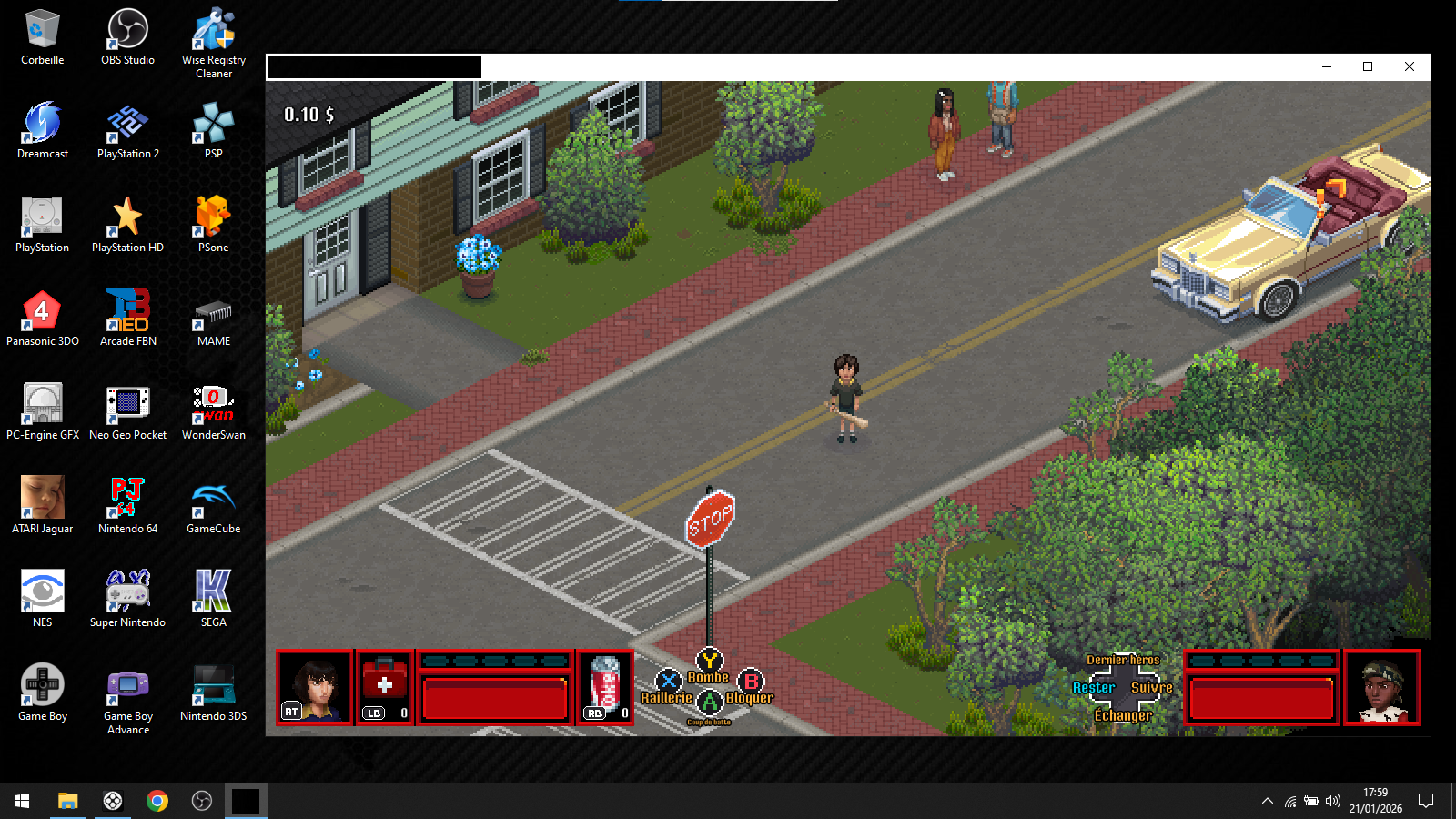Maximize the game window
The width and height of the screenshot is (1456, 819).
(x=1367, y=66)
